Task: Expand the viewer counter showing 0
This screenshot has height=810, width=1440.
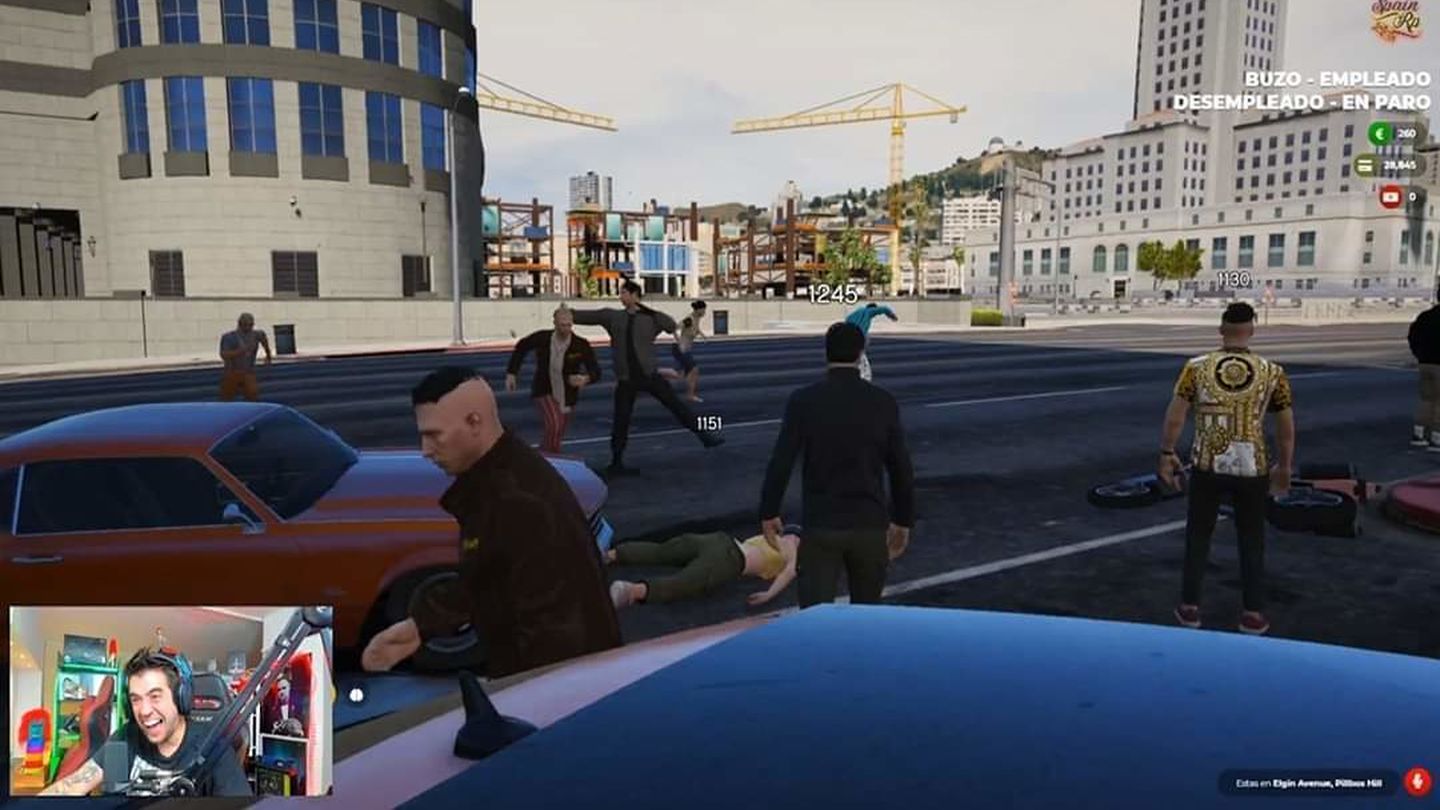Action: 1414,197
